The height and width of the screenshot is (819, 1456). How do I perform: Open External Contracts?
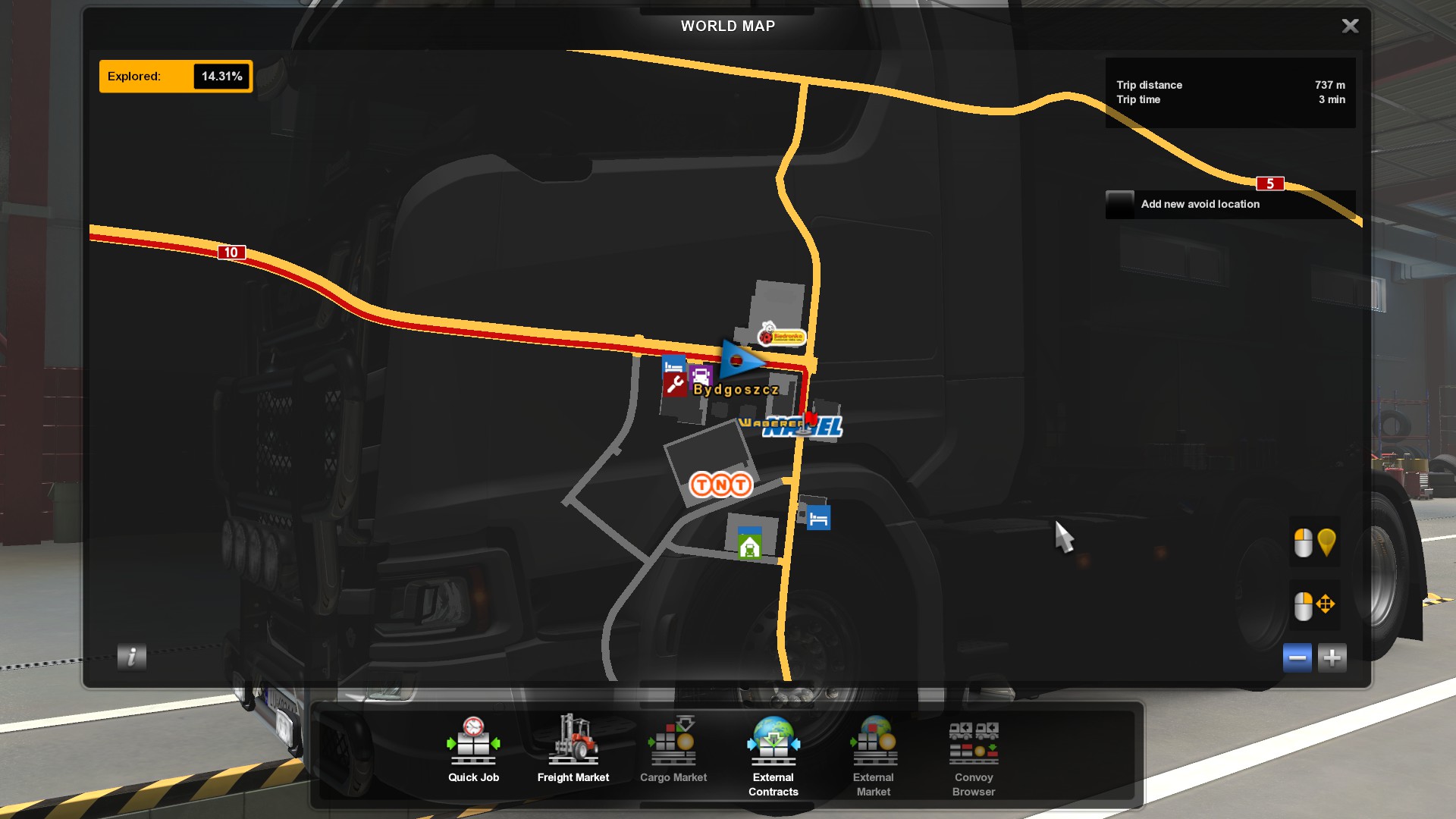click(773, 756)
